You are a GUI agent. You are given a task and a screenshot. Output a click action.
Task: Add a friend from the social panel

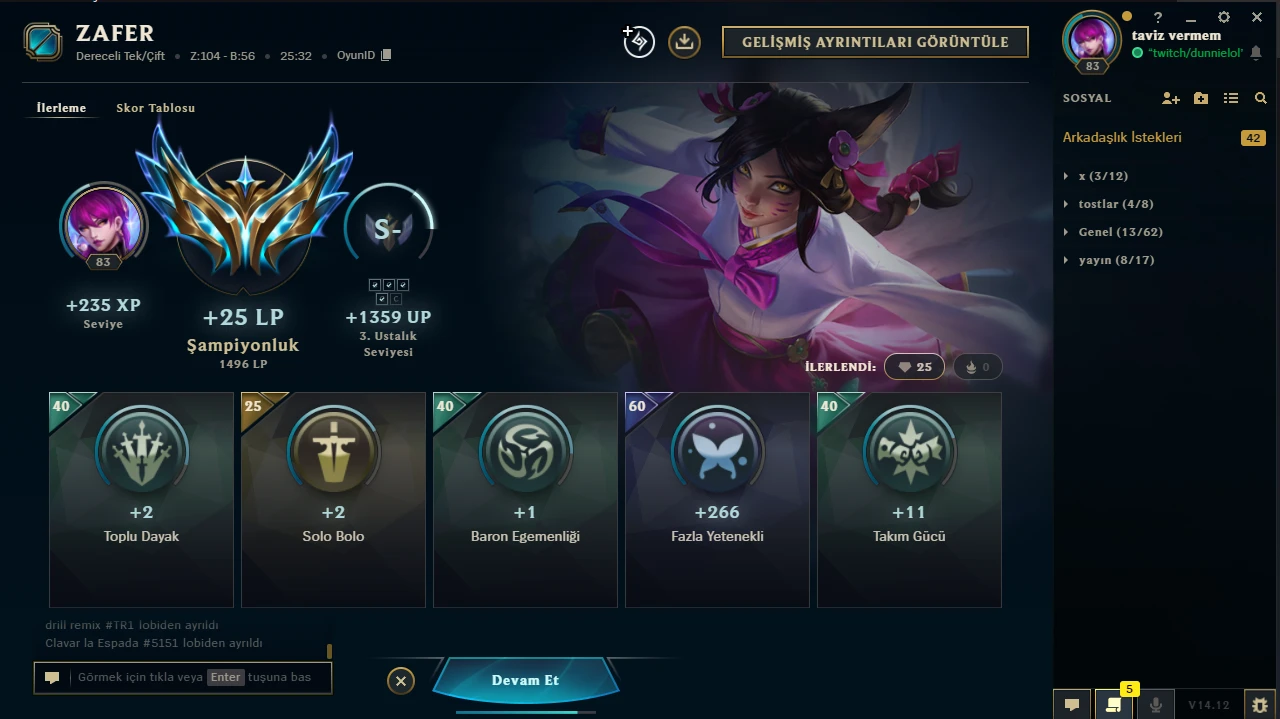1170,98
